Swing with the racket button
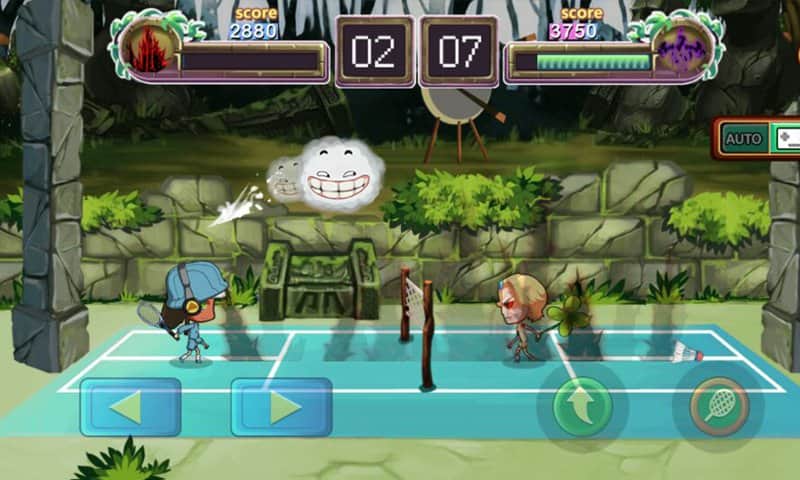Viewport: 800px width, 480px height. click(x=719, y=407)
